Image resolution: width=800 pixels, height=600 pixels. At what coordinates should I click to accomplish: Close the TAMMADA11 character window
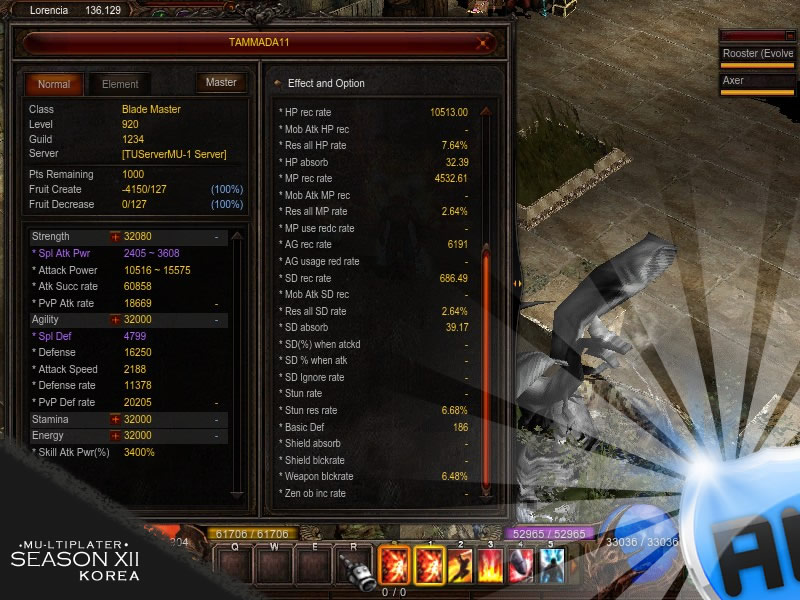tap(485, 43)
